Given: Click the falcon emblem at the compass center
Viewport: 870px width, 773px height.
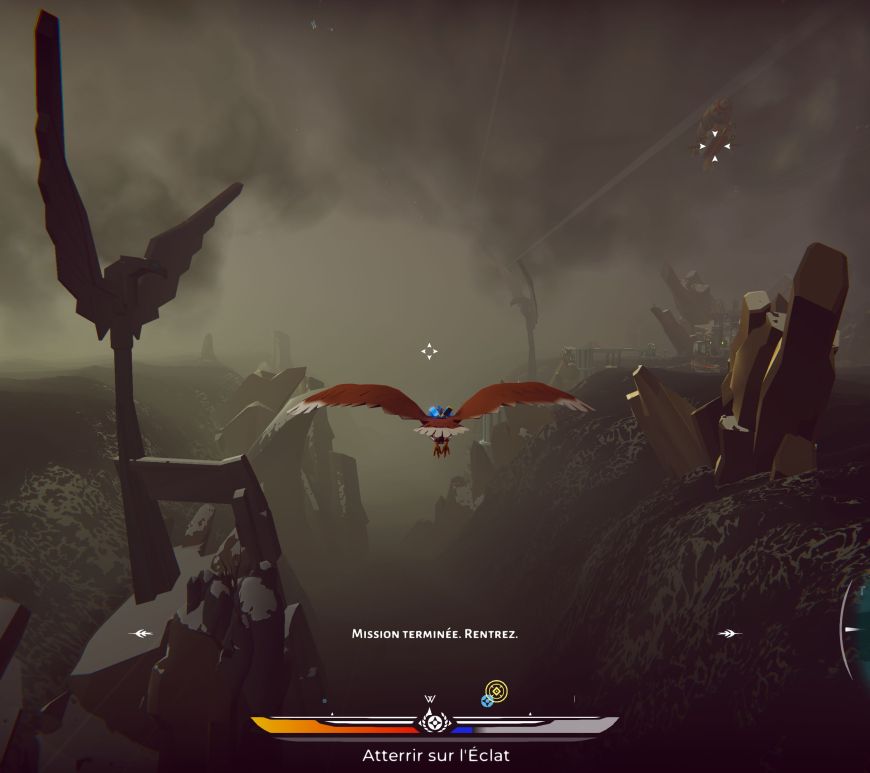Looking at the screenshot, I should pyautogui.click(x=434, y=721).
